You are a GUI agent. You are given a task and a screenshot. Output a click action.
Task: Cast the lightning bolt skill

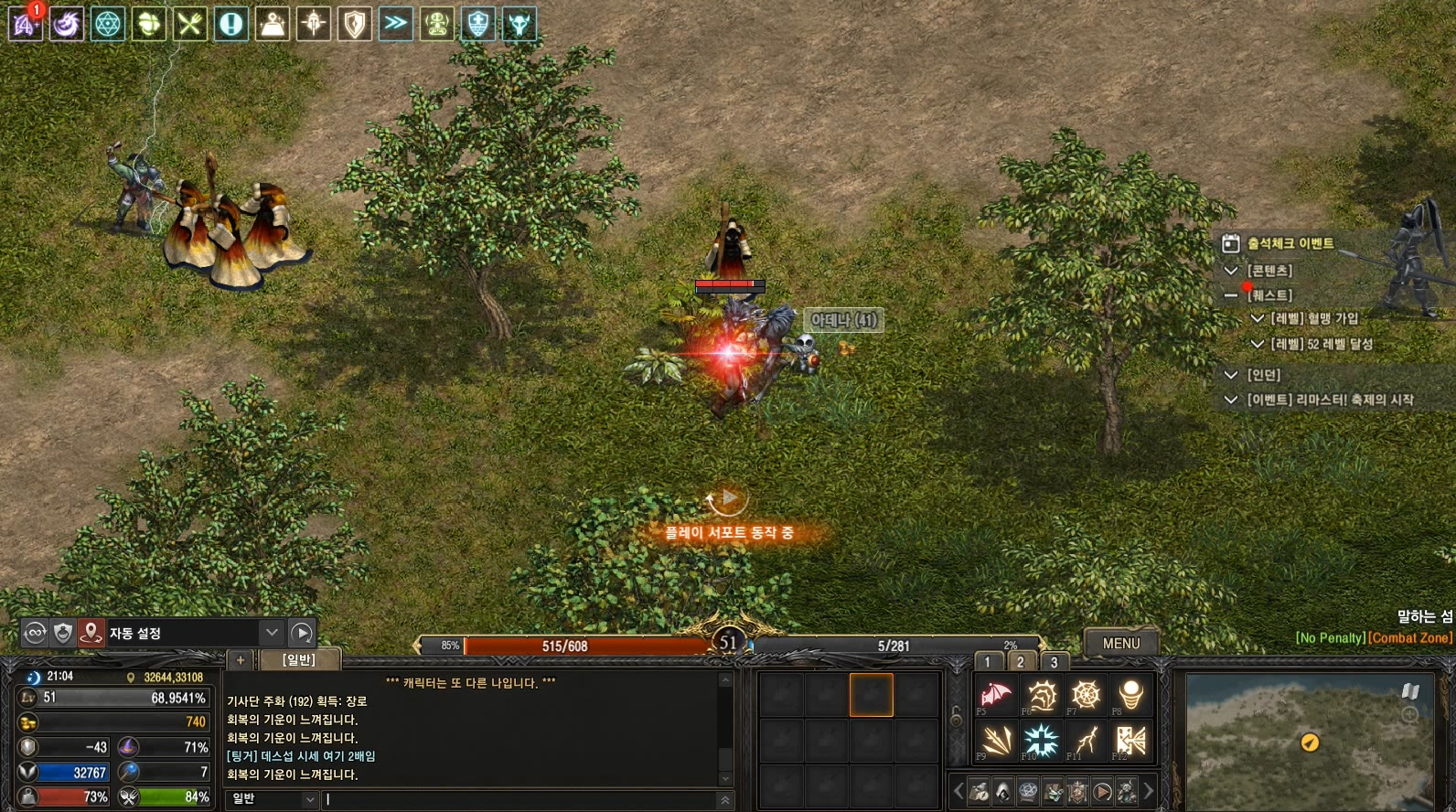(x=1086, y=741)
